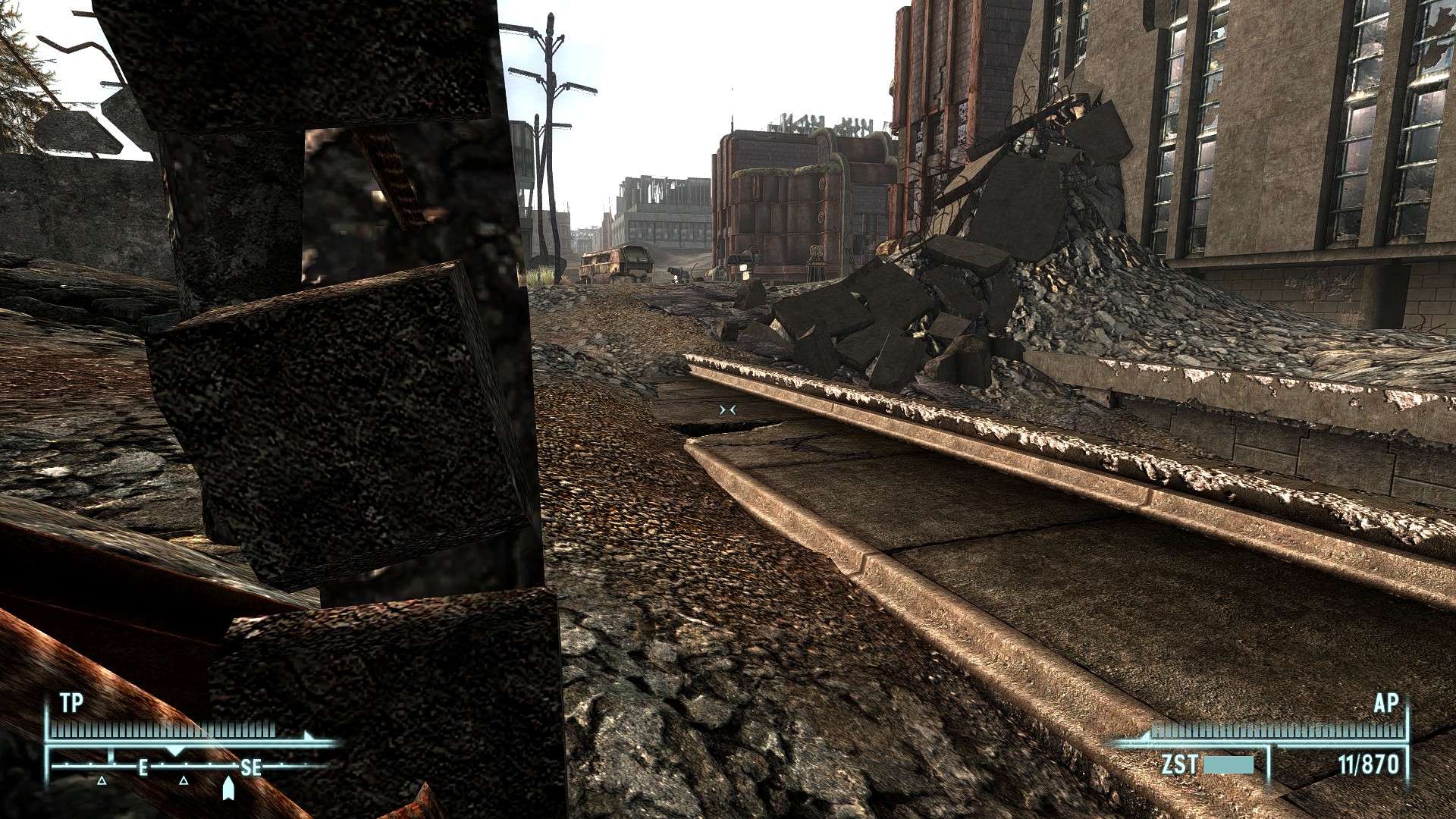Screen dimensions: 1456x819
Task: Click the arrowhead at the health bar's right end
Action: point(306,735)
